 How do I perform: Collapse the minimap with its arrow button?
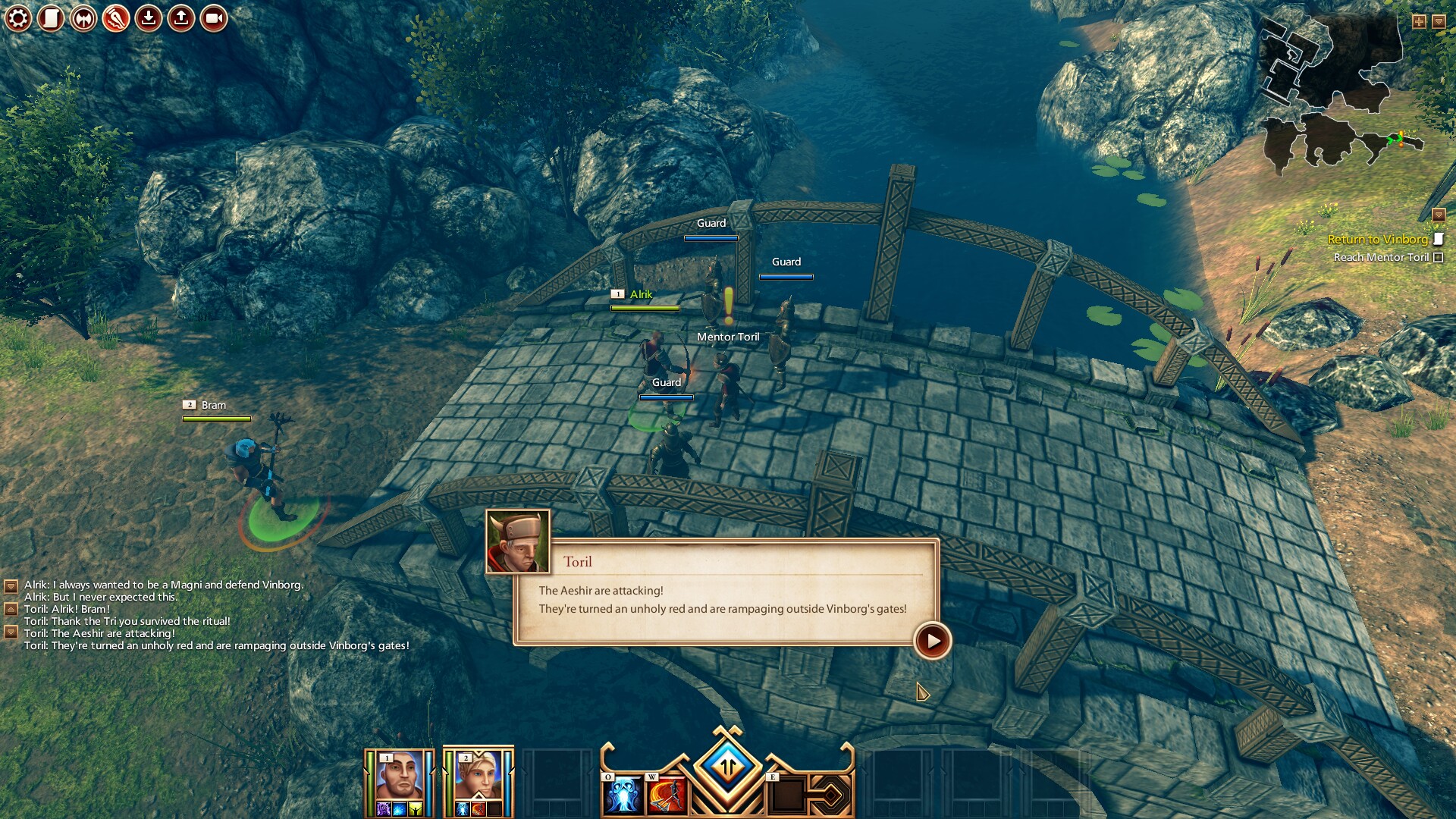click(x=1439, y=21)
